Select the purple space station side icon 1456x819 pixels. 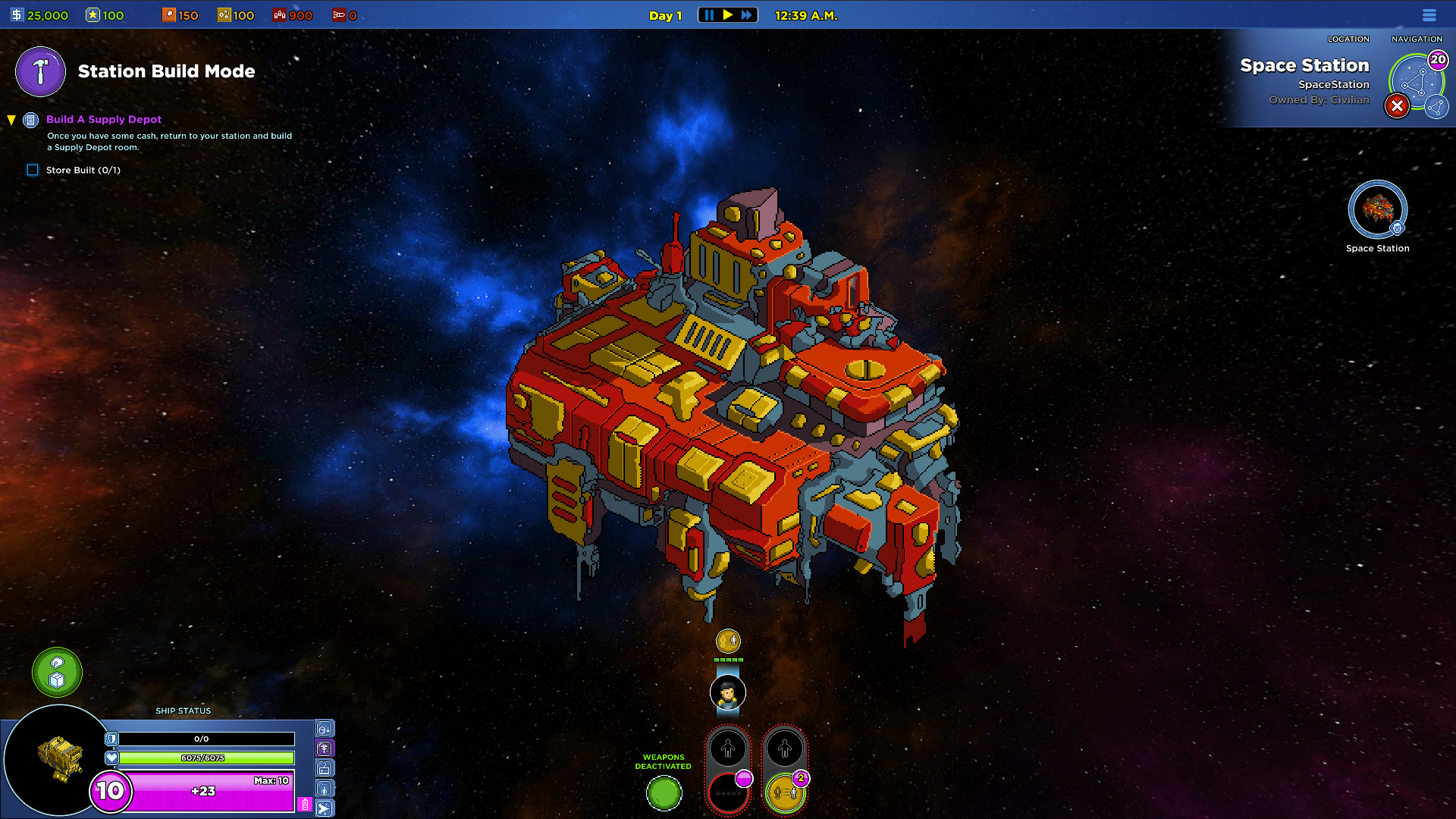[325, 749]
